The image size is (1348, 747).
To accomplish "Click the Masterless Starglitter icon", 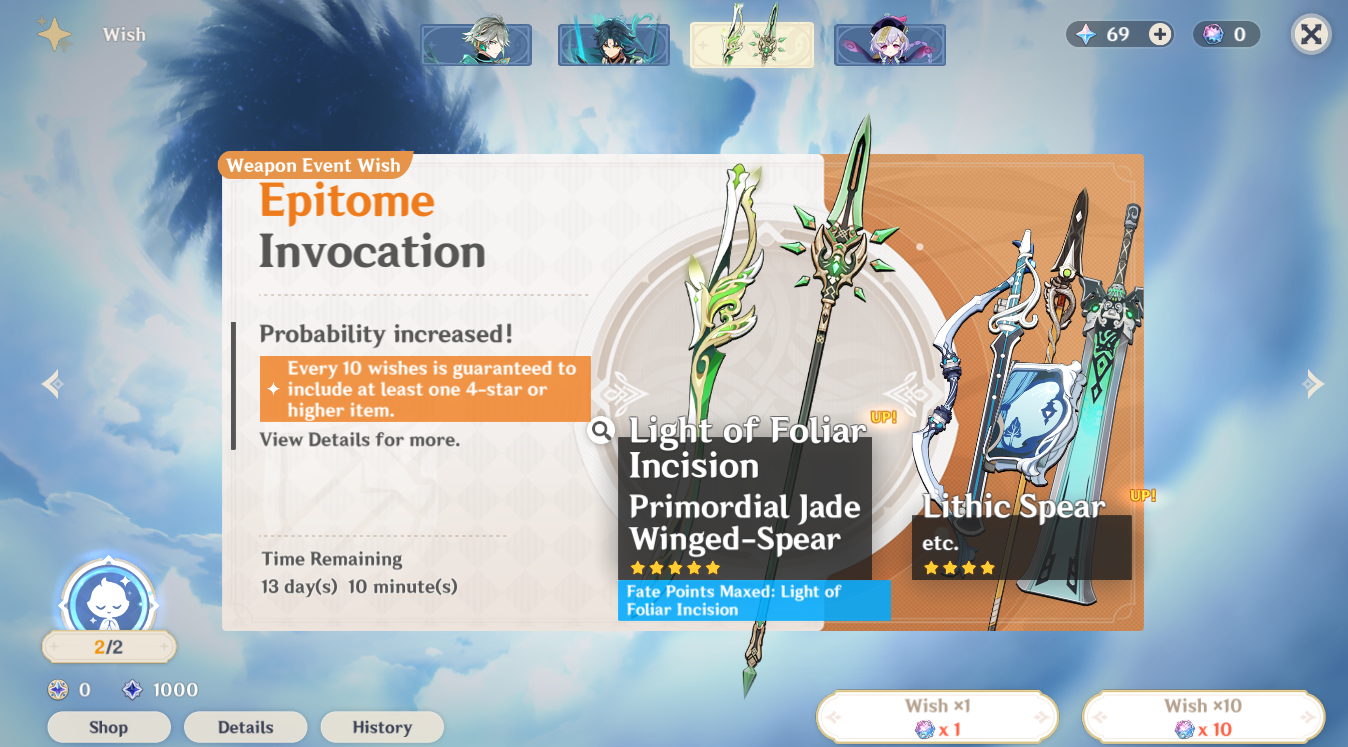I will pos(55,689).
